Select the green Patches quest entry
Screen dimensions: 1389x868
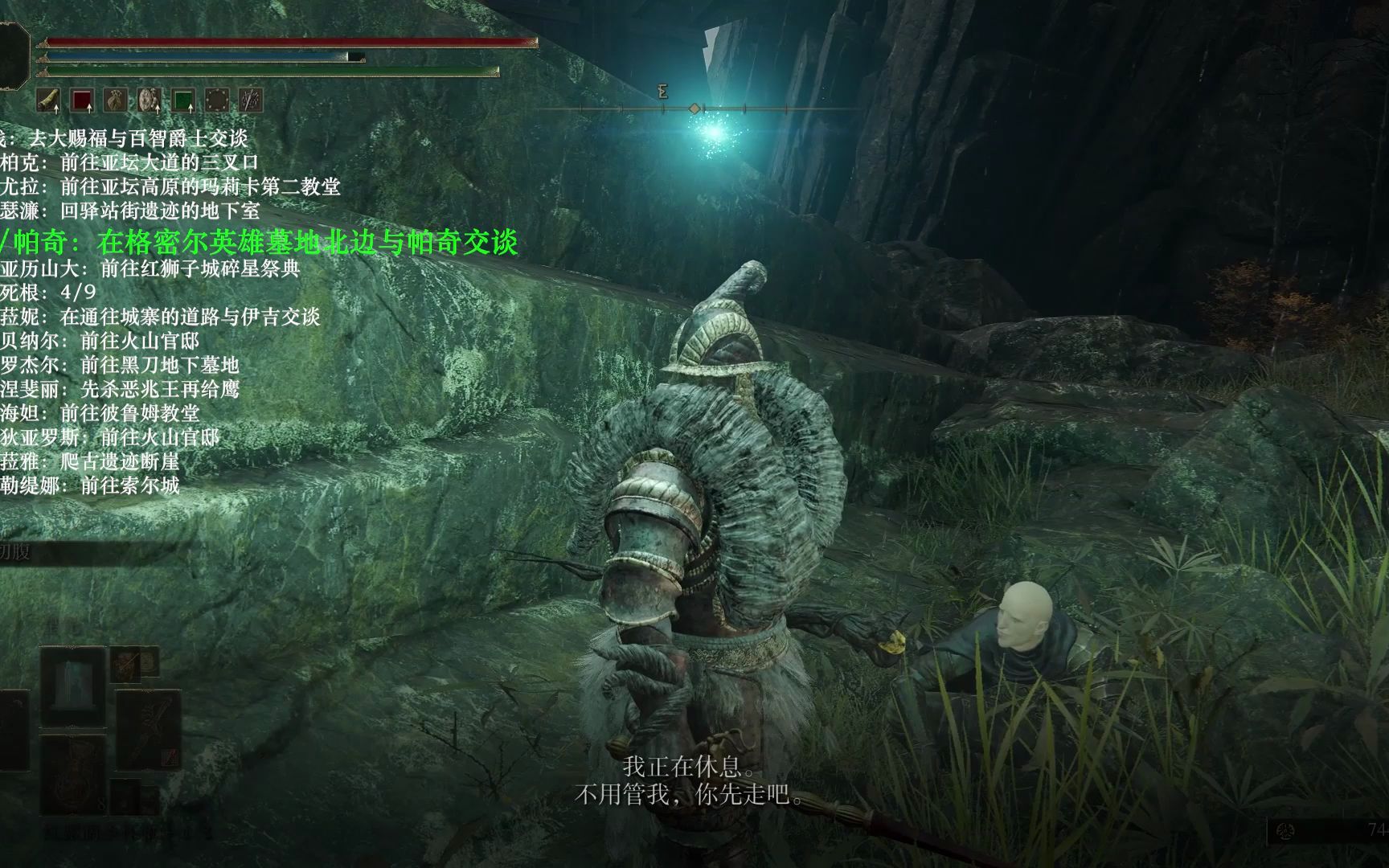click(x=259, y=241)
